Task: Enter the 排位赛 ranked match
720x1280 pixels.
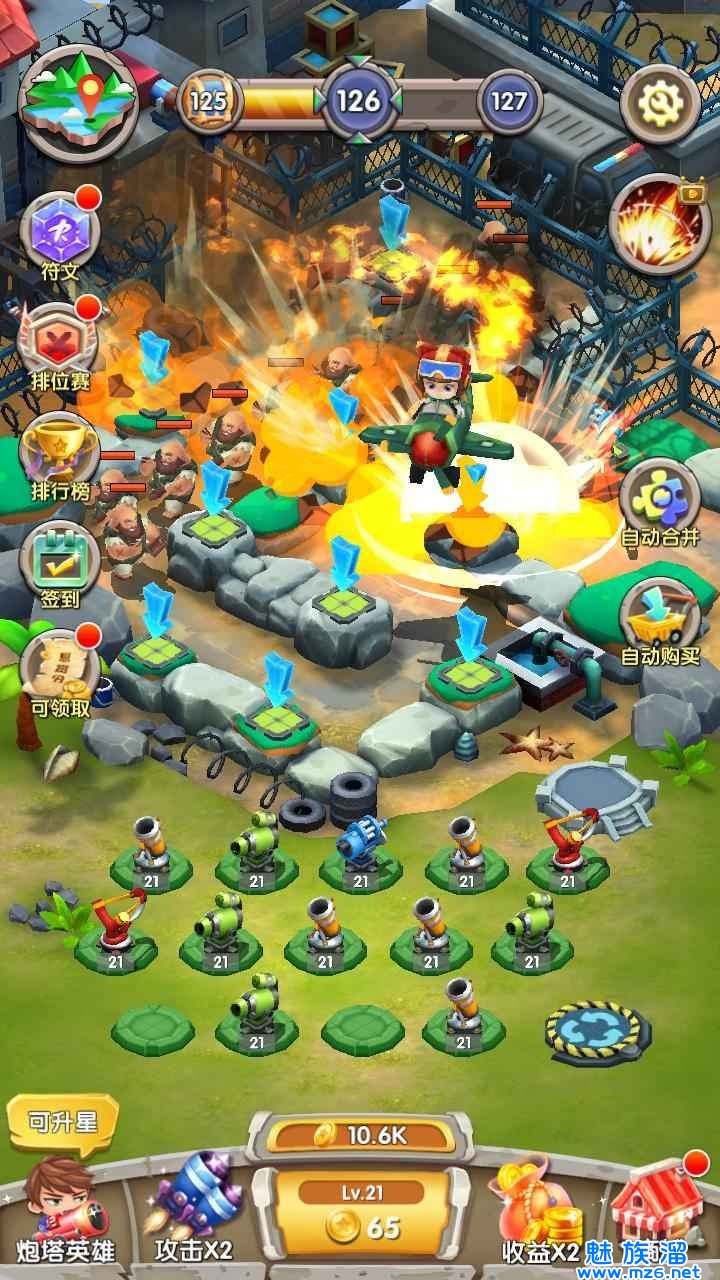Action: [59, 345]
